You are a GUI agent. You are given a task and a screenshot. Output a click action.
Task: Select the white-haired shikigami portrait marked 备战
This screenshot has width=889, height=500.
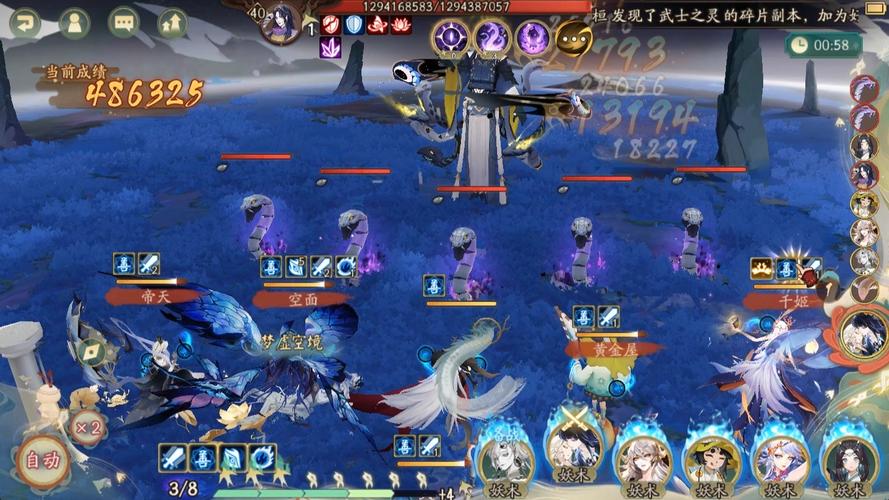click(505, 460)
